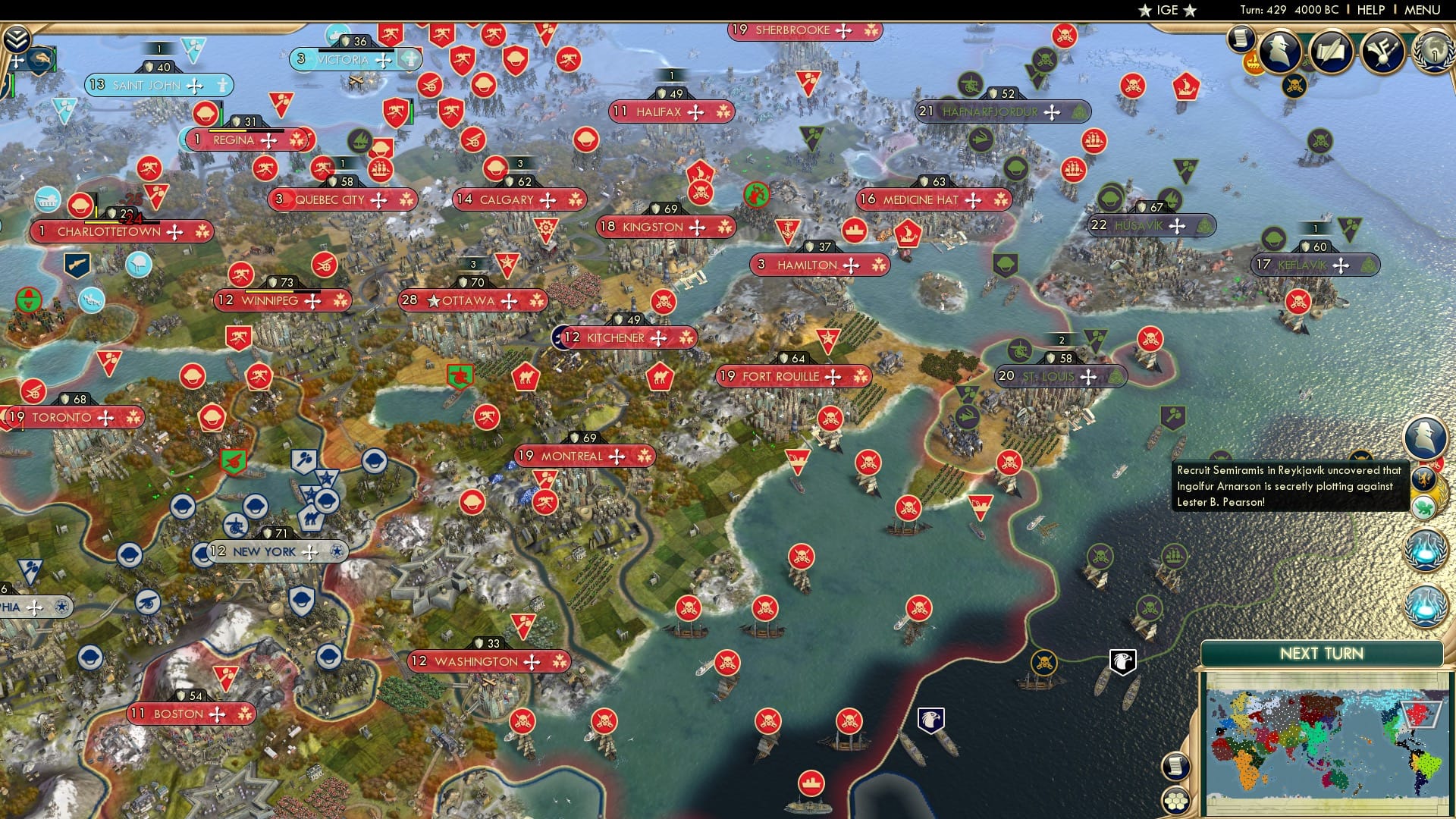
Task: Open the Espionage overview spy icon
Action: click(1279, 51)
